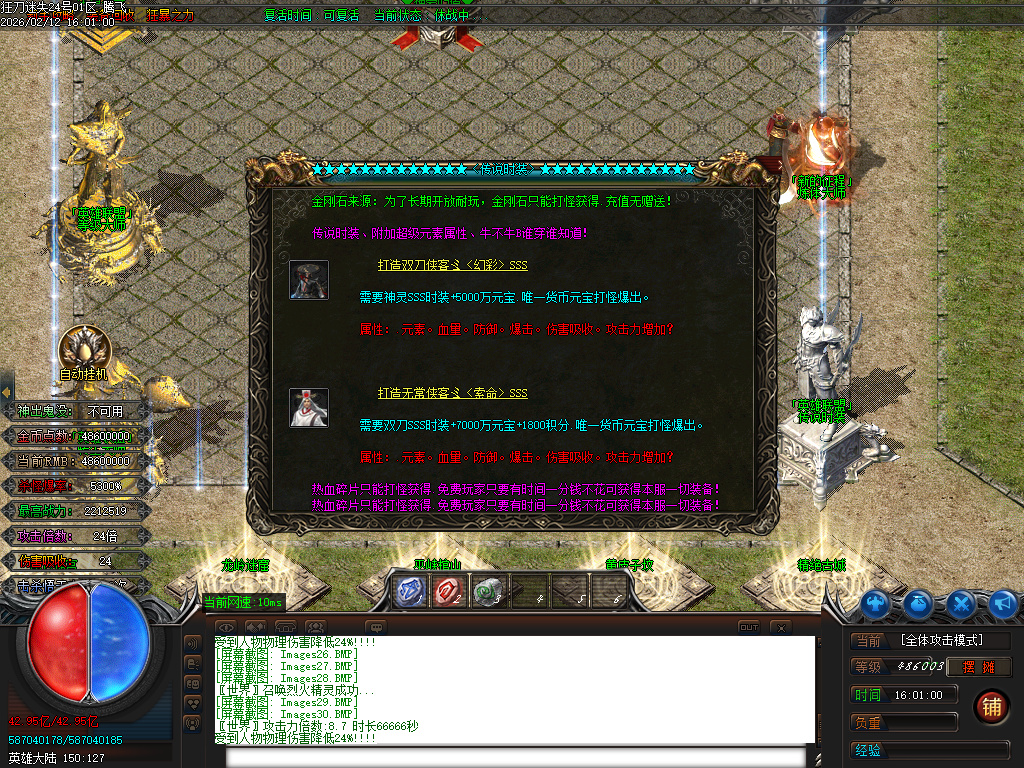The image size is (1024, 768).
Task: Choose the craft 无常侠客〈索命〉SSS link
Action: tap(452, 393)
